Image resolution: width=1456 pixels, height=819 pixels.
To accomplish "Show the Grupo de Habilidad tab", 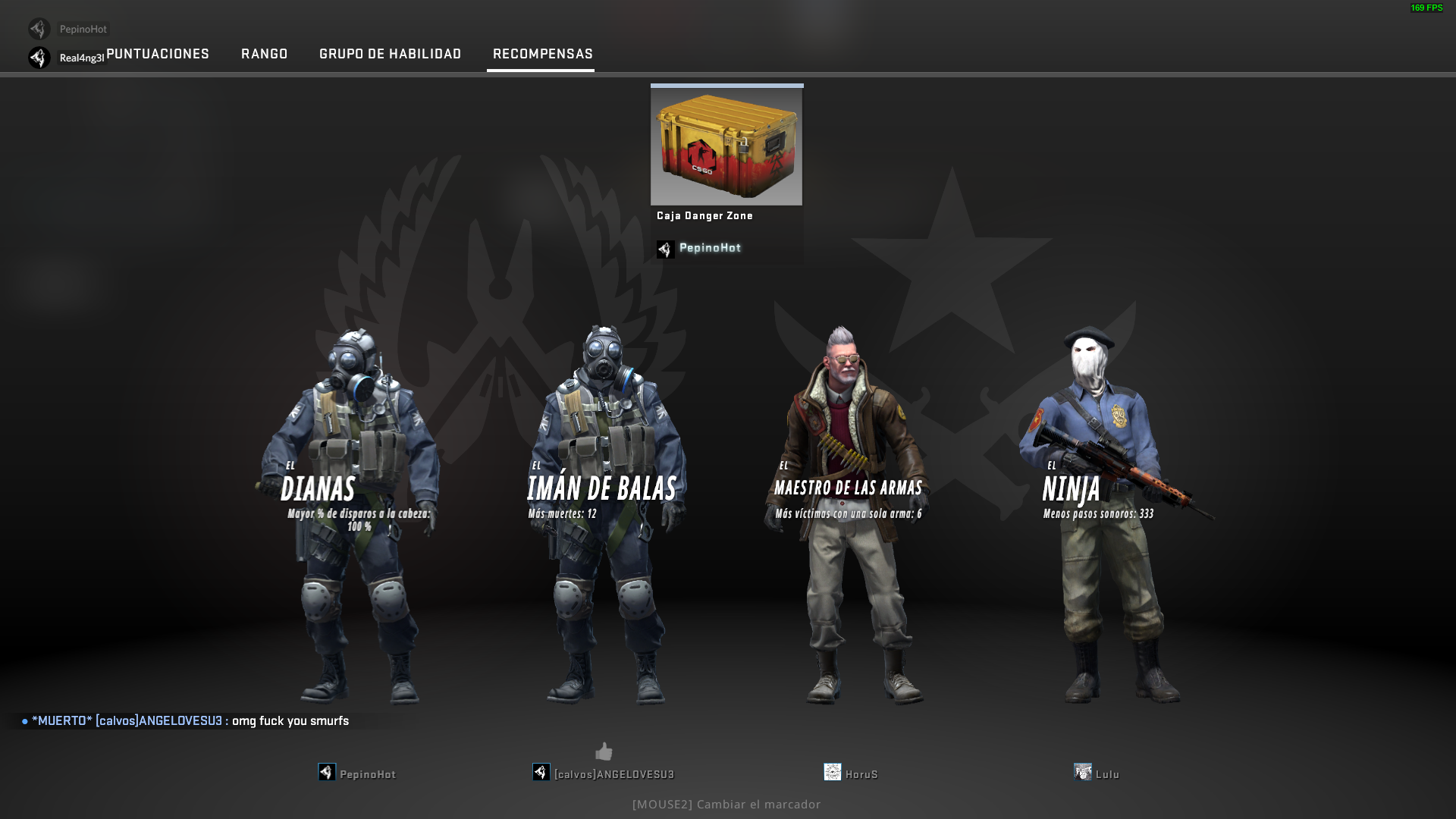I will 390,54.
